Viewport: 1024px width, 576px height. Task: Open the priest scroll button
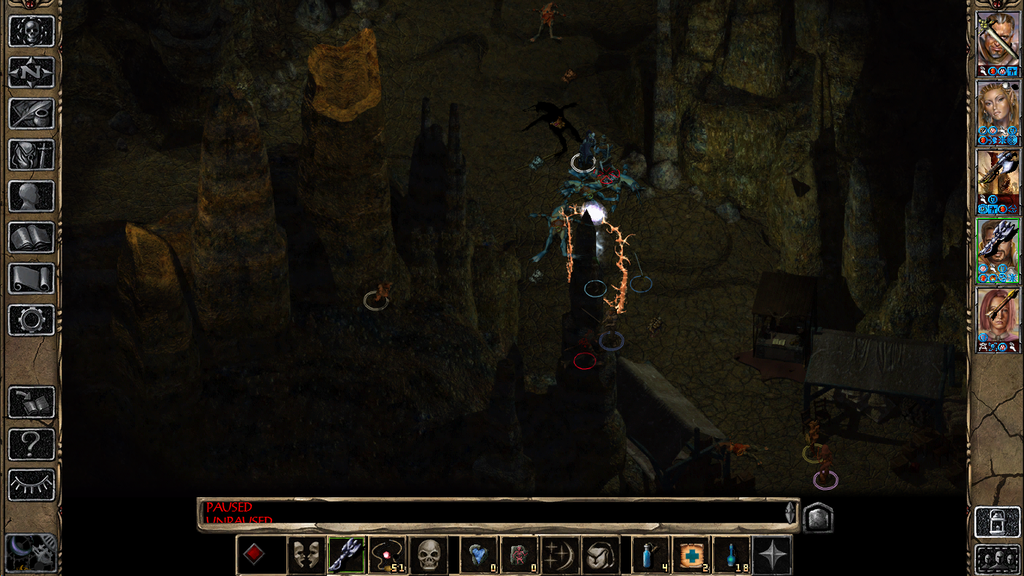(x=31, y=278)
